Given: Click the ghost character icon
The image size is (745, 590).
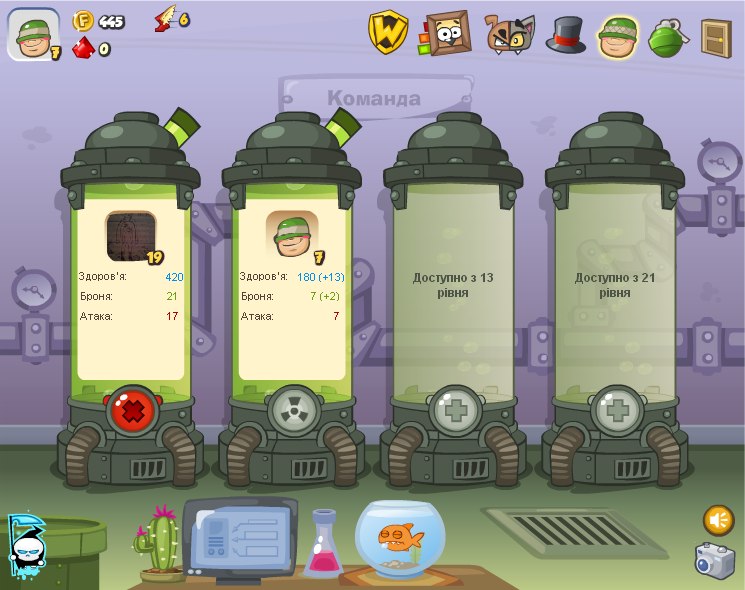Looking at the screenshot, I should point(25,547).
